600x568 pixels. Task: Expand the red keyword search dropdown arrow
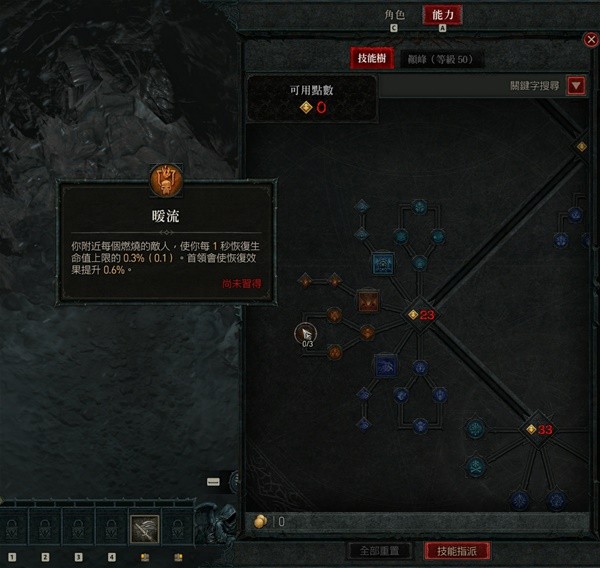pyautogui.click(x=576, y=86)
